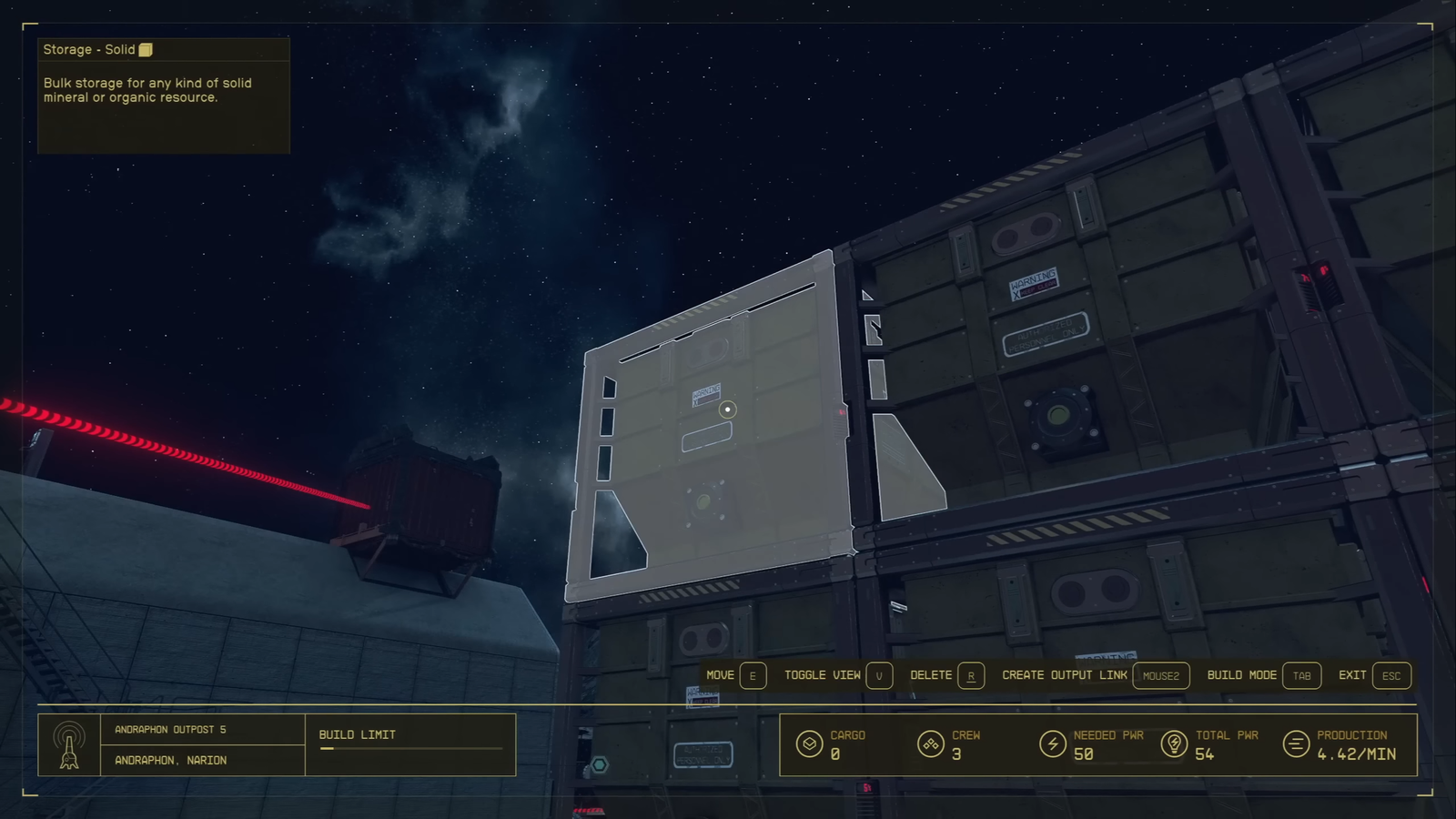Screen dimensions: 1456x819
Task: Click the Delete action
Action: [946, 675]
